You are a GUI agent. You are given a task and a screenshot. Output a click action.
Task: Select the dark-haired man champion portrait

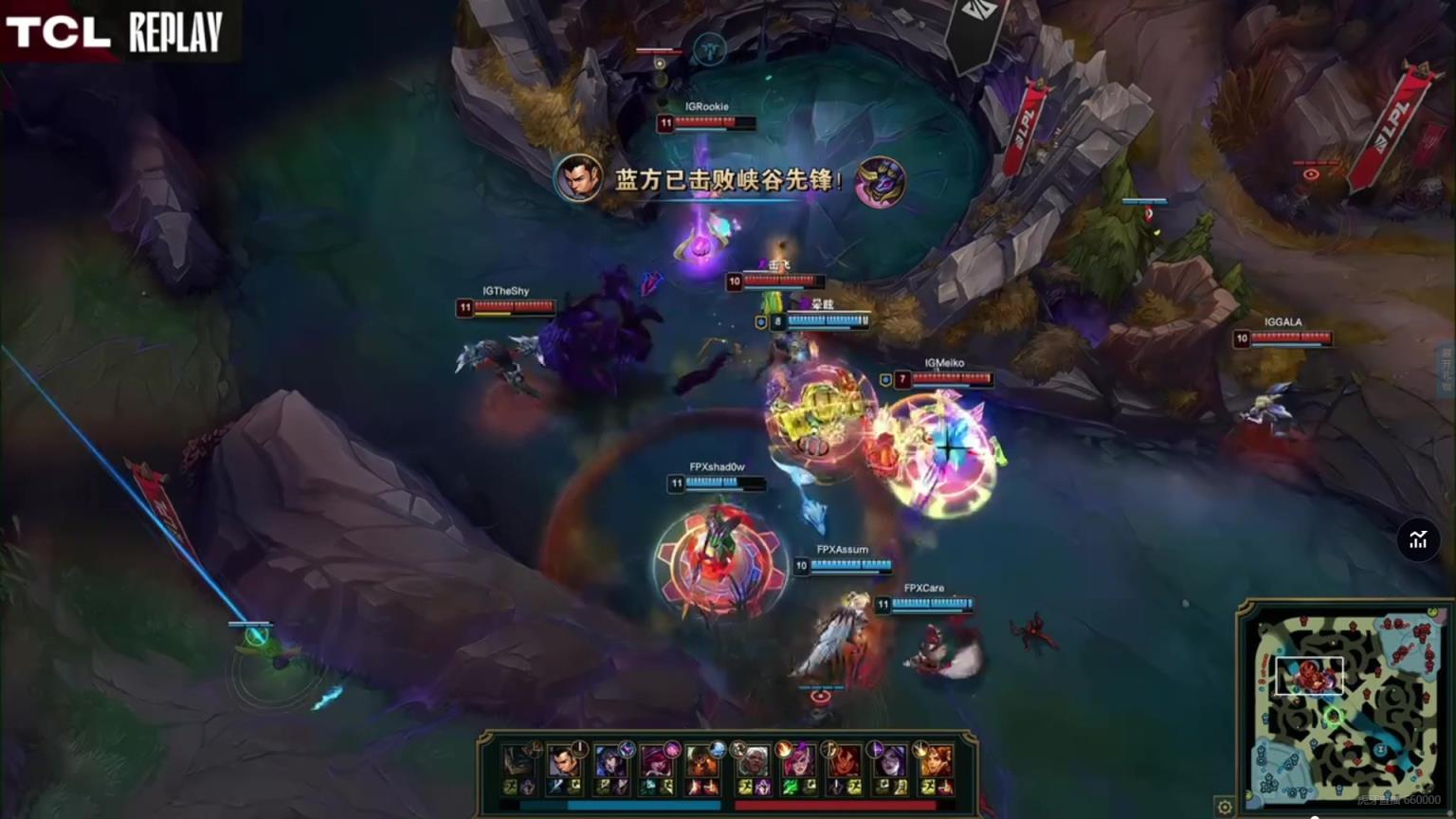[x=563, y=761]
